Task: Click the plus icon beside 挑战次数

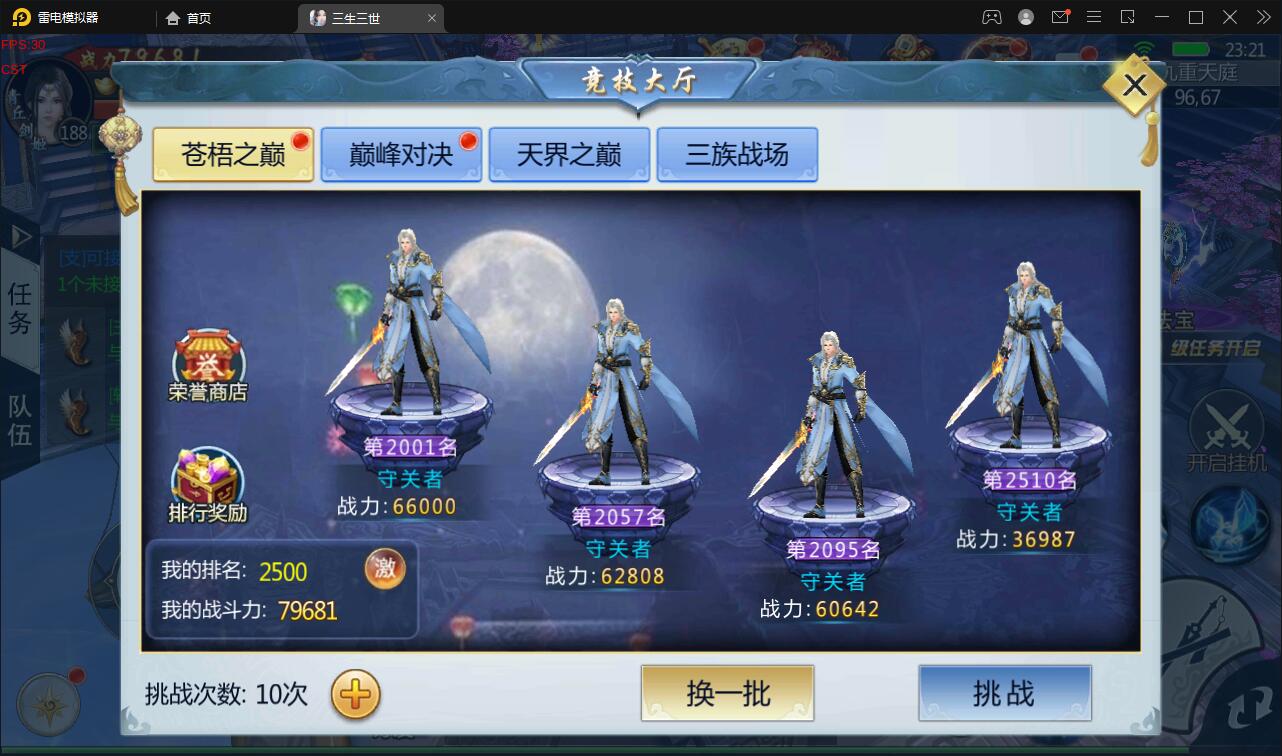Action: pyautogui.click(x=354, y=695)
